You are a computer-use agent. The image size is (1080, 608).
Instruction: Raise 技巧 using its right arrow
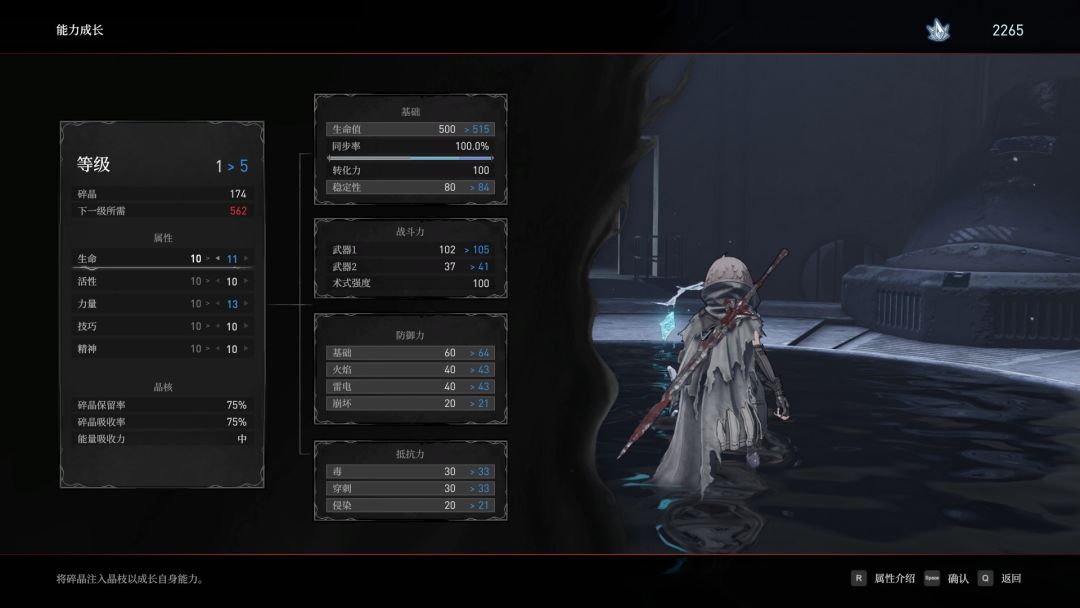pyautogui.click(x=246, y=327)
